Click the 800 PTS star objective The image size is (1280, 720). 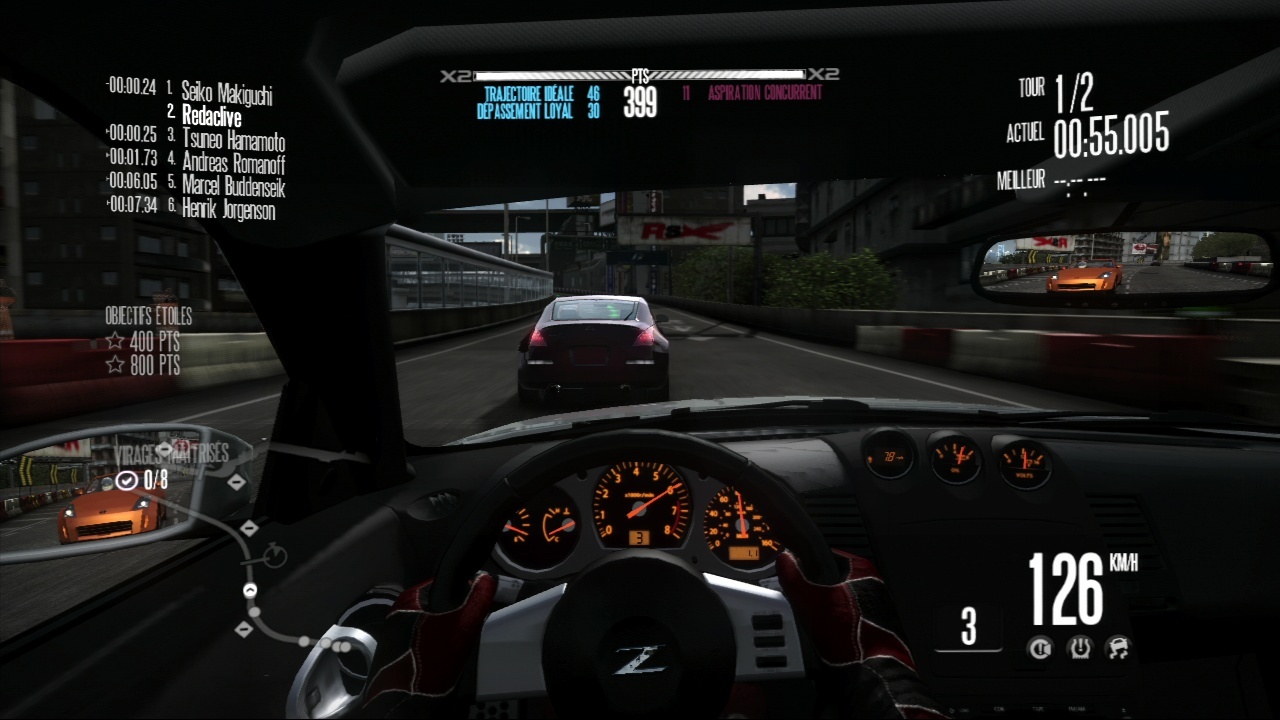[144, 366]
